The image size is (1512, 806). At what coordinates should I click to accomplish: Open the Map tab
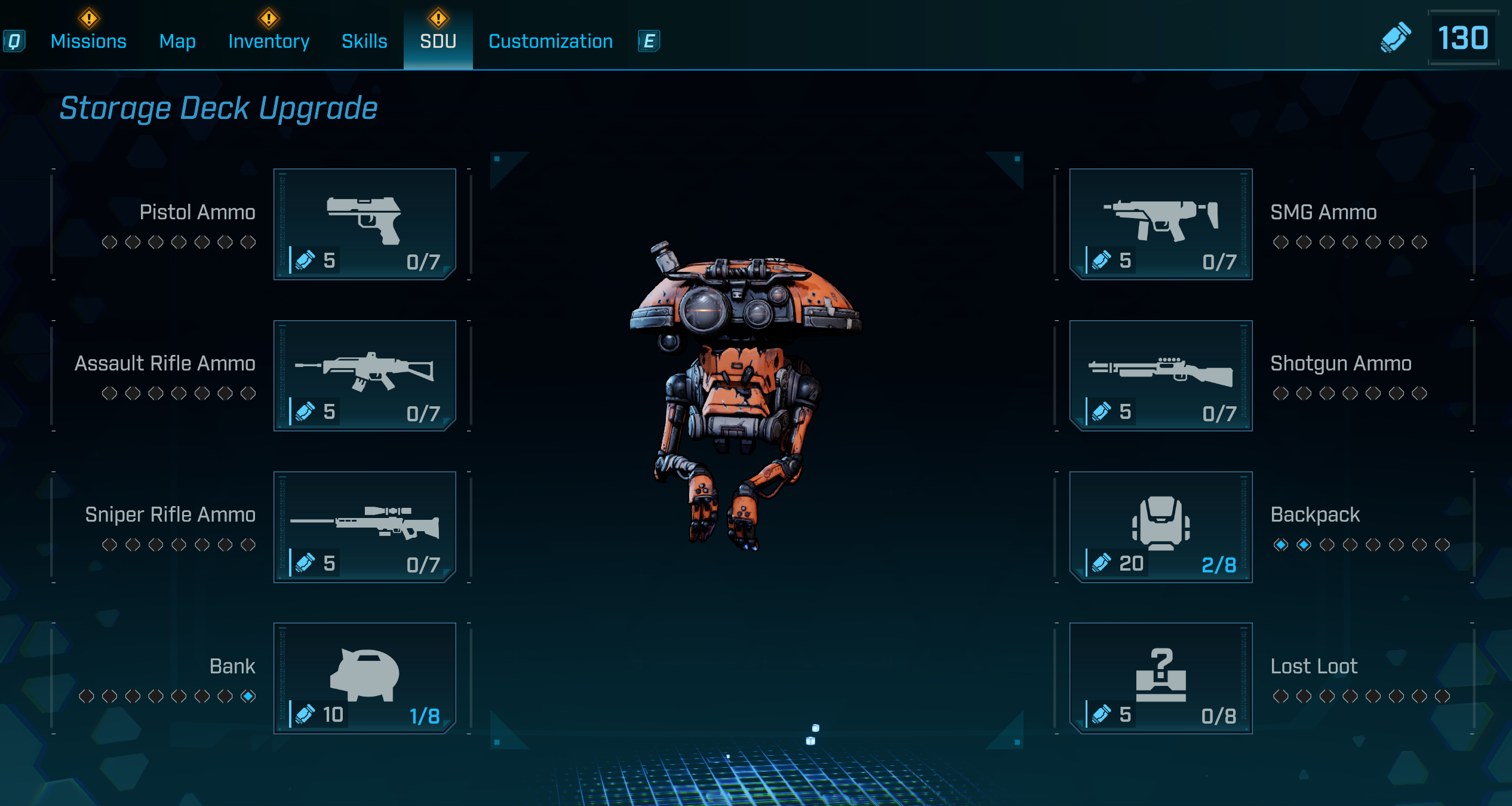177,41
